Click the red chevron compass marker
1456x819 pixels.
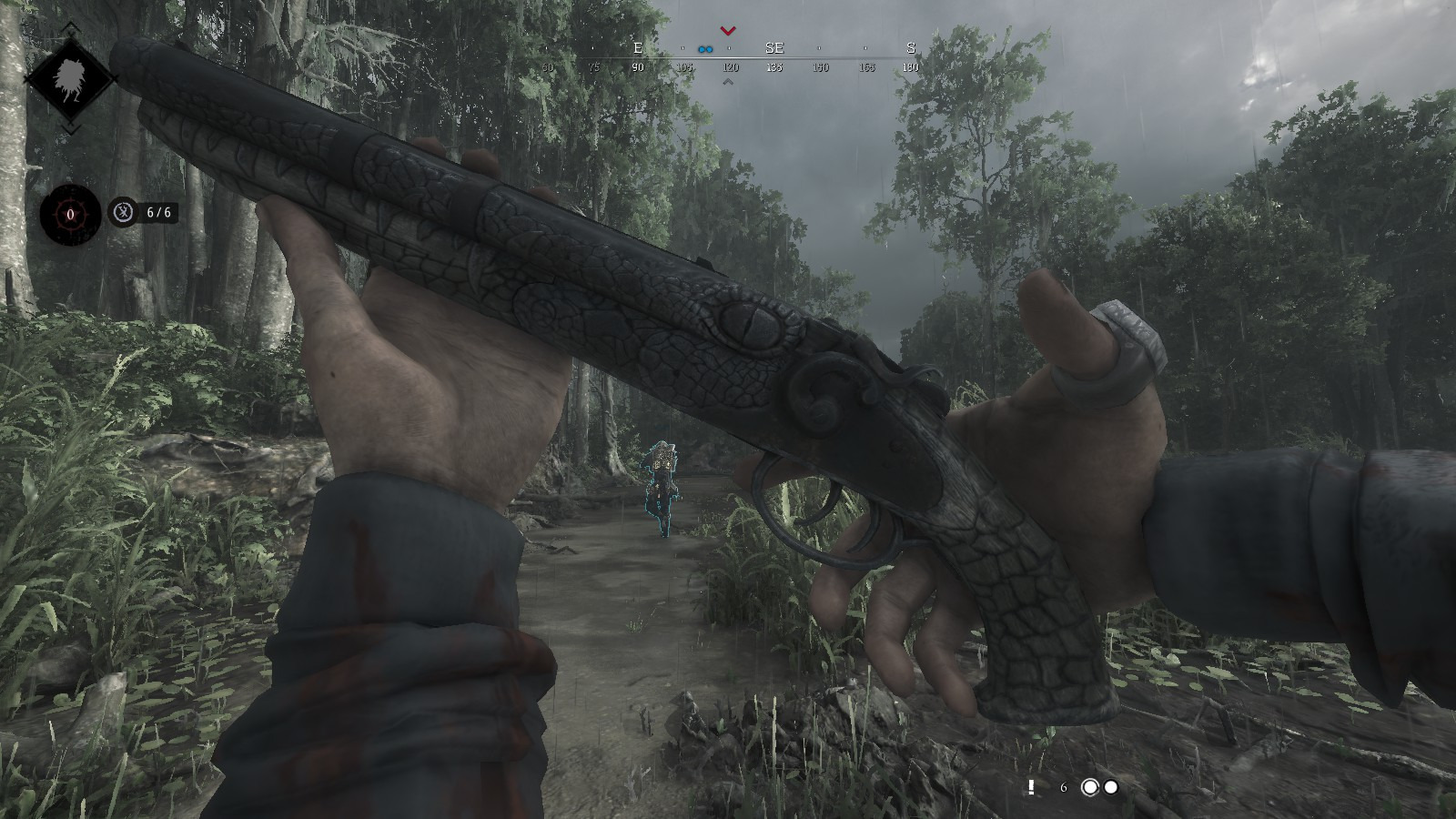click(x=727, y=31)
